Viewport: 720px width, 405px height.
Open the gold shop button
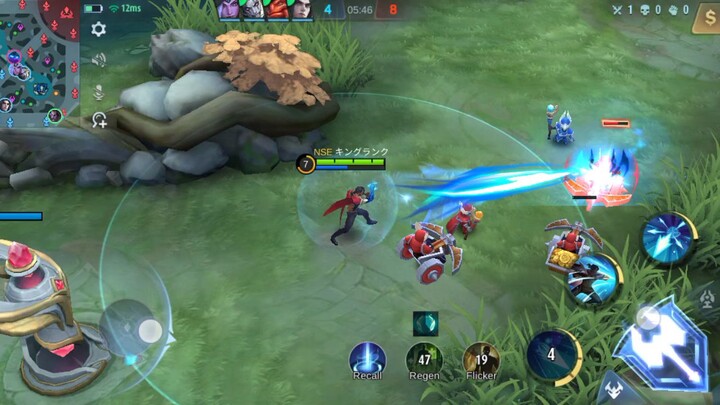click(x=705, y=19)
